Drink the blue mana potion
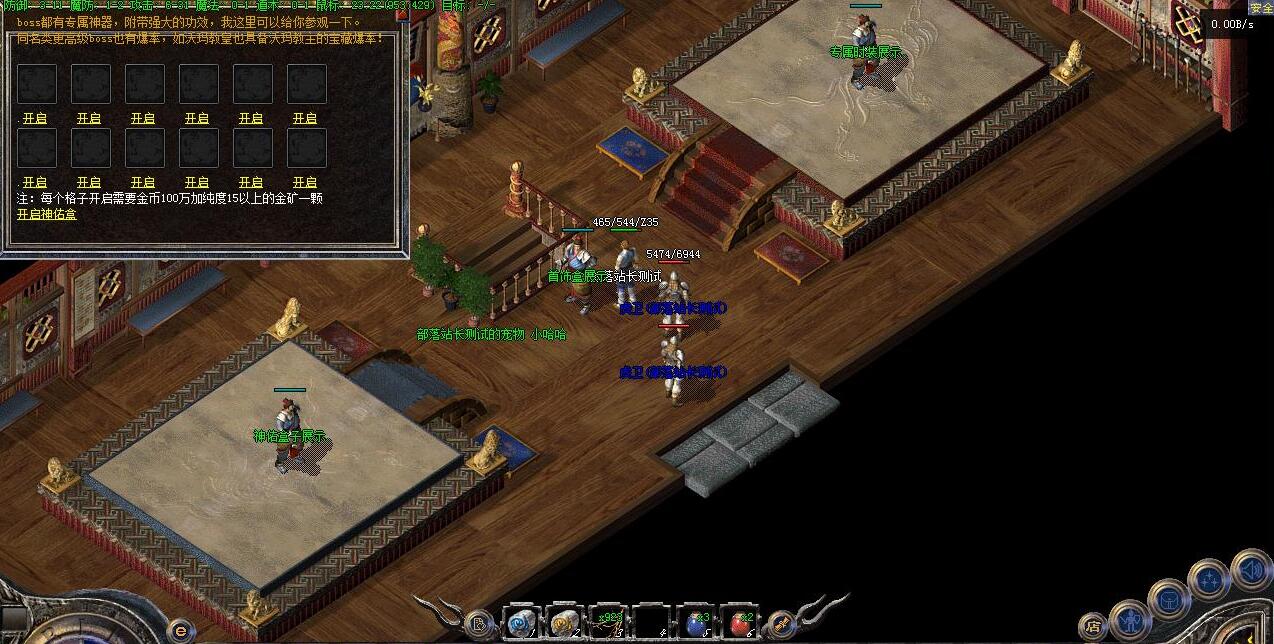Viewport: 1274px width, 644px height. click(697, 622)
